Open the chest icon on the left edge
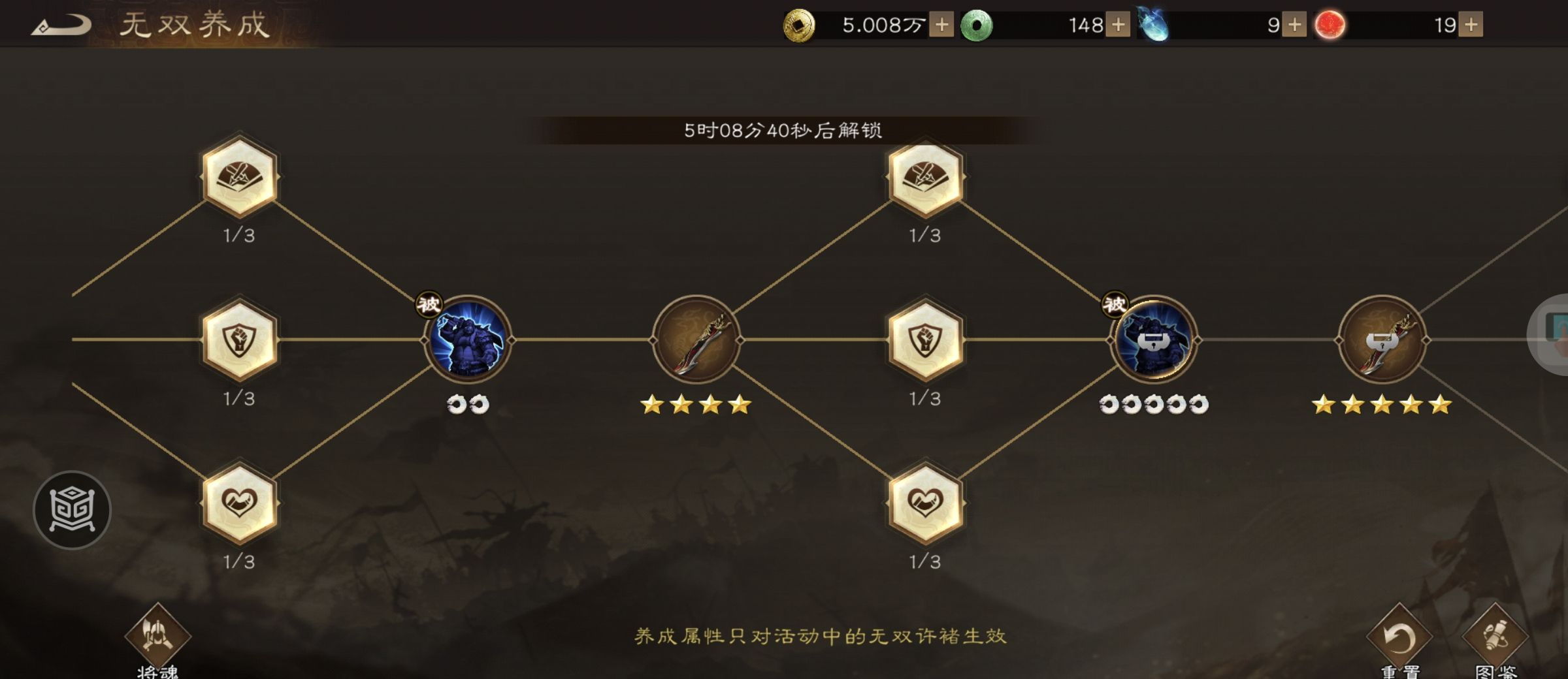Image resolution: width=1568 pixels, height=679 pixels. tap(72, 511)
